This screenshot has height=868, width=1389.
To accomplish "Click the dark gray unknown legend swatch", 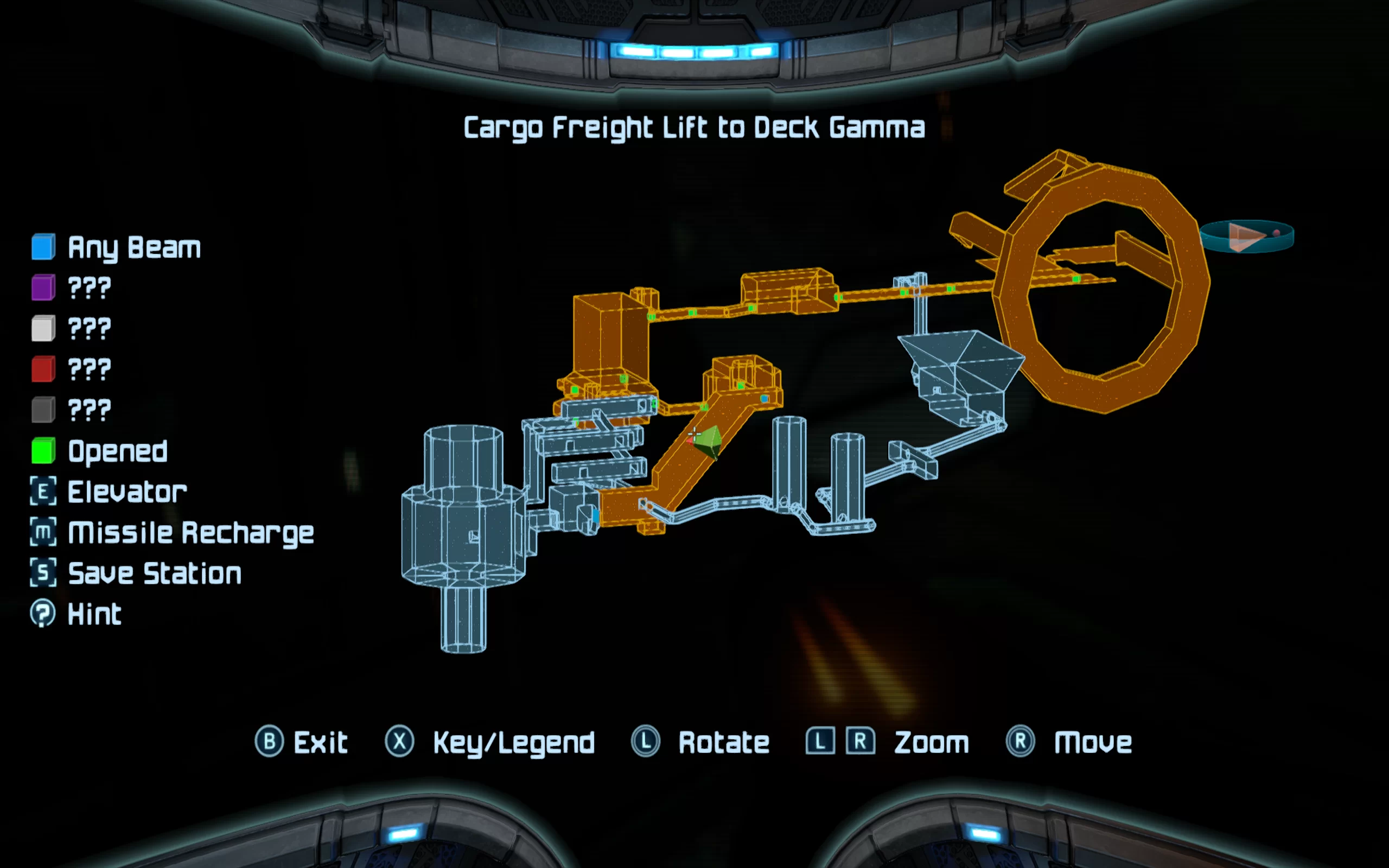I will (x=43, y=410).
